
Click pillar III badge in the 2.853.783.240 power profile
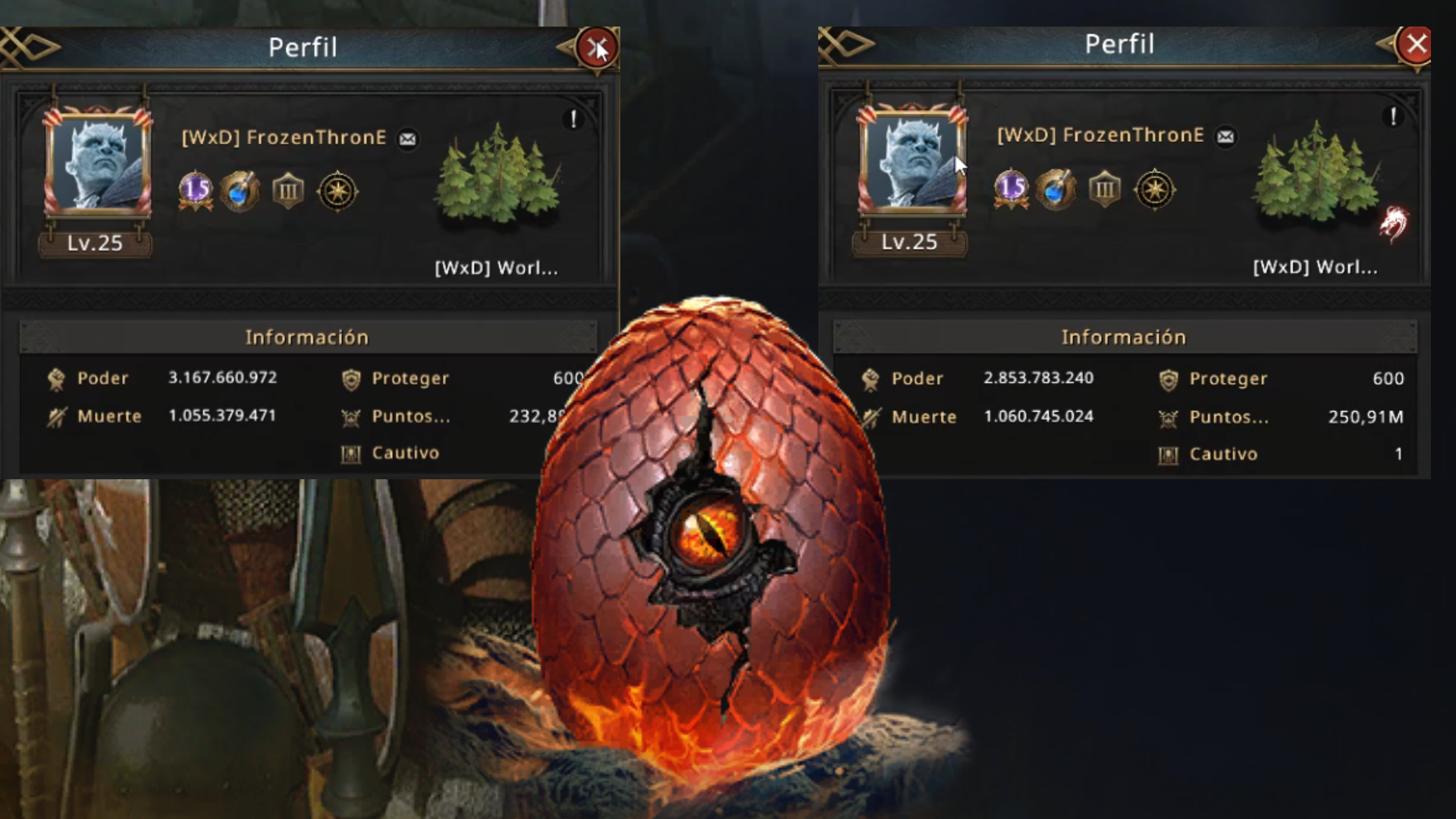[x=1105, y=190]
